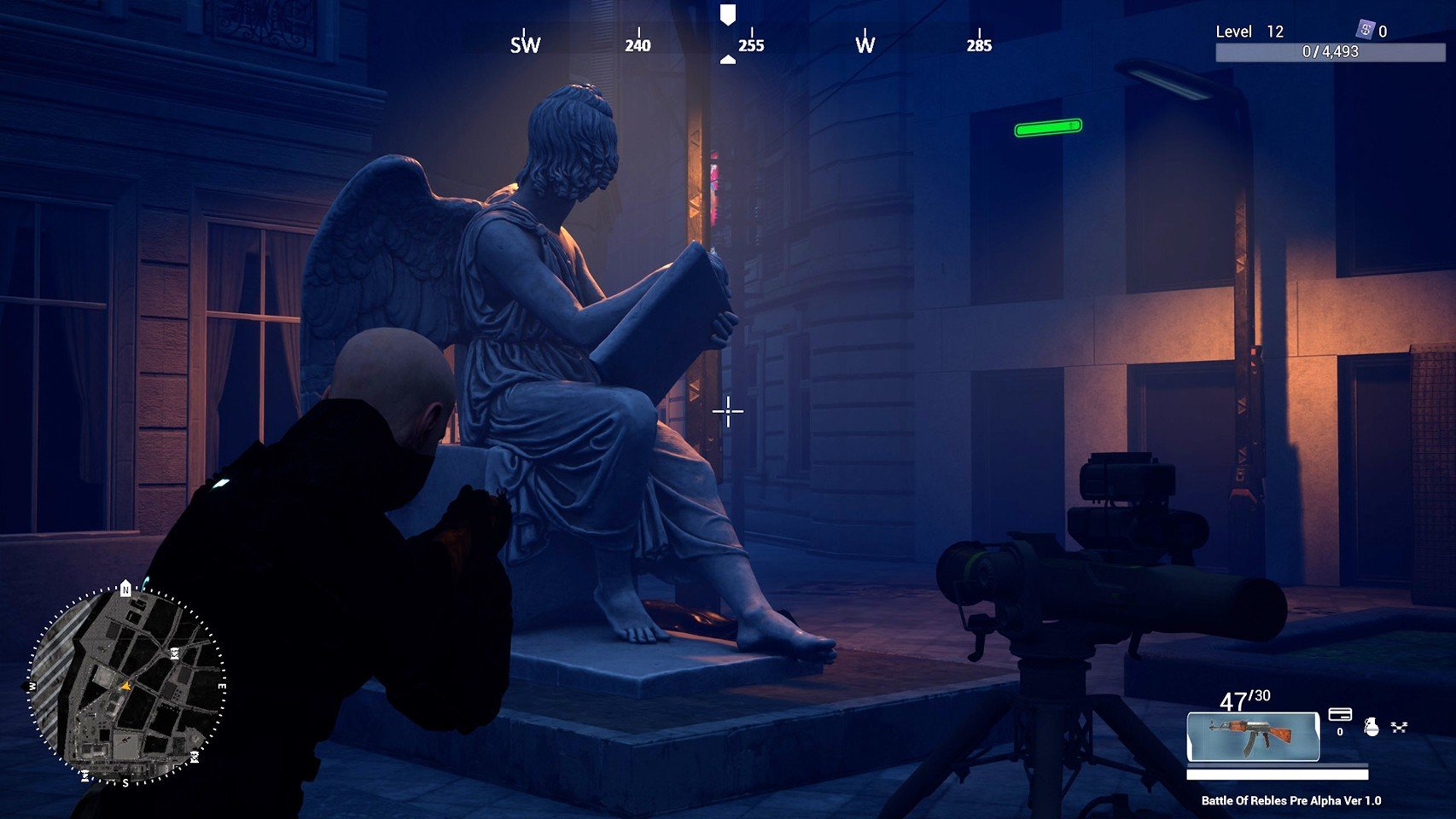Select the AK-47 weapon slot

pyautogui.click(x=1253, y=736)
